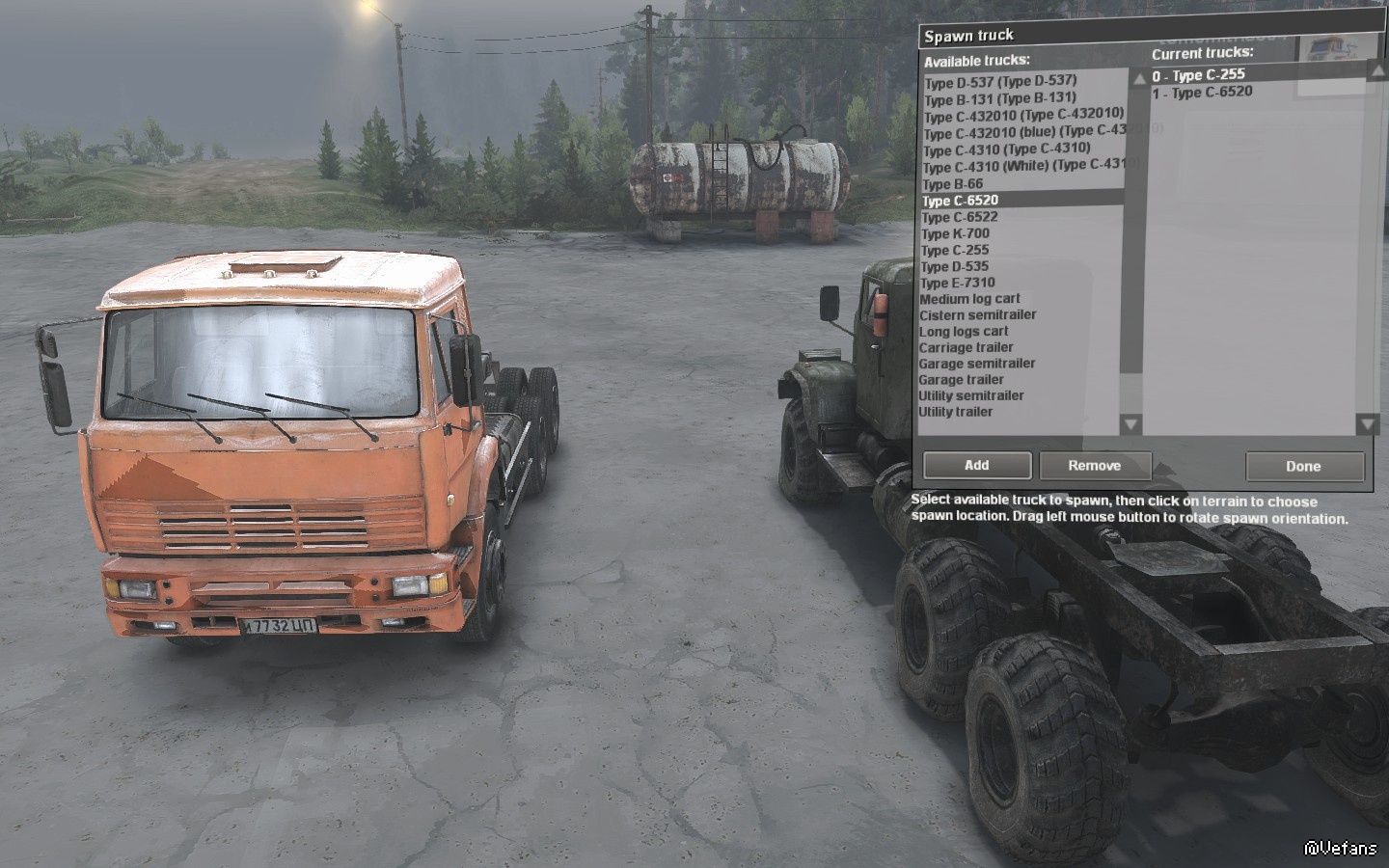Select current truck 1 - Type C-6520
This screenshot has width=1389, height=868.
coord(1203,93)
